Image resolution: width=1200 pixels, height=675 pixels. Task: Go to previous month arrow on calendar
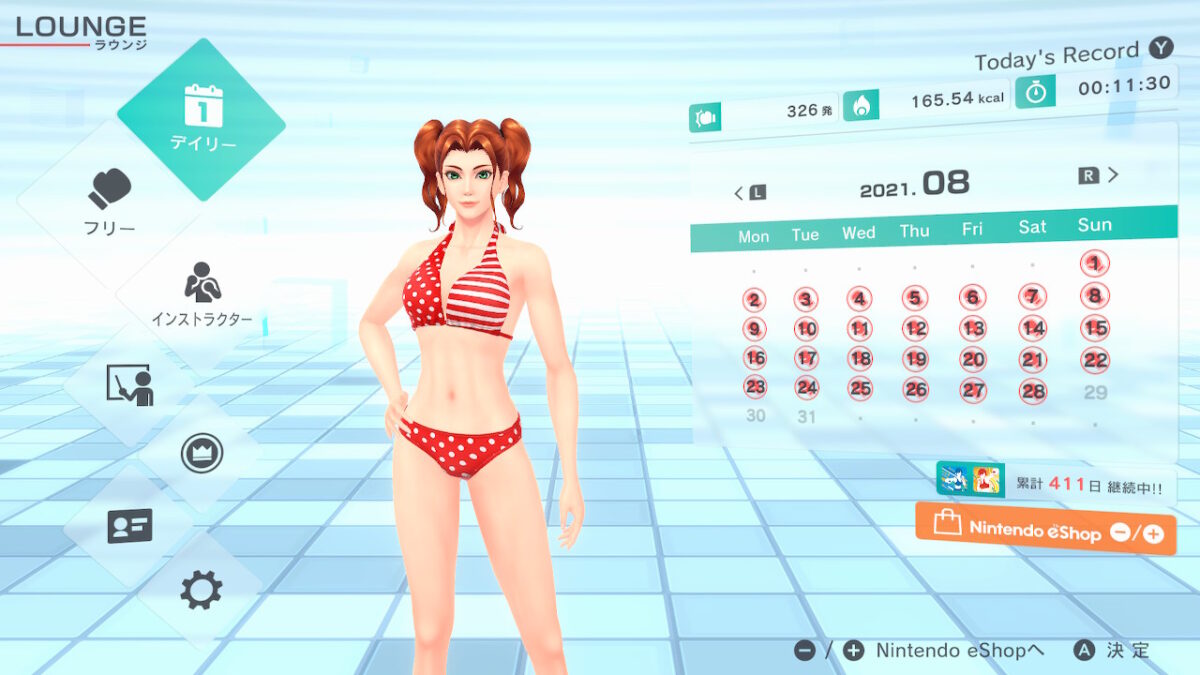749,192
